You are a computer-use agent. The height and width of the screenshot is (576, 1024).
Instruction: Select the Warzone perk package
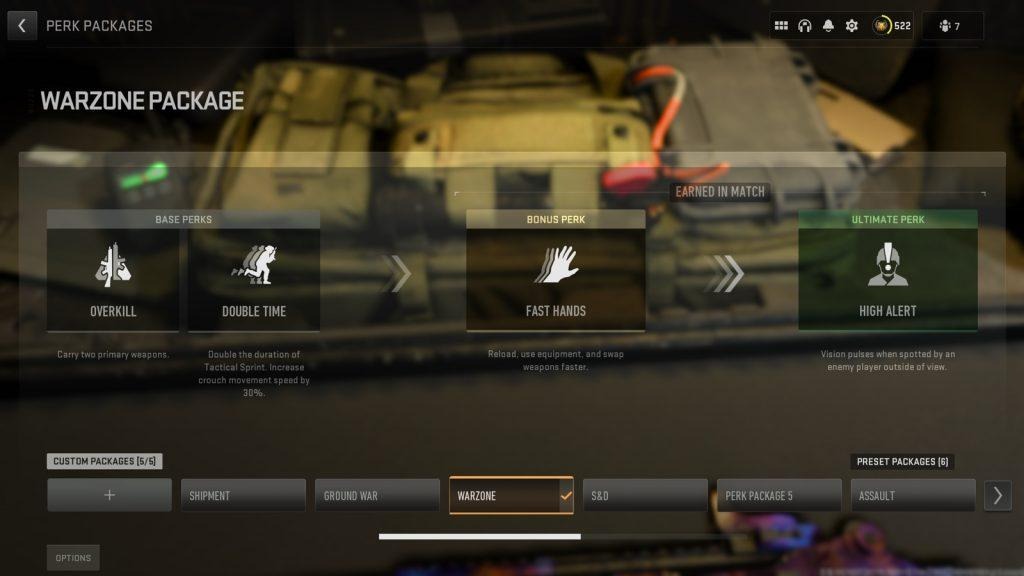tap(511, 495)
